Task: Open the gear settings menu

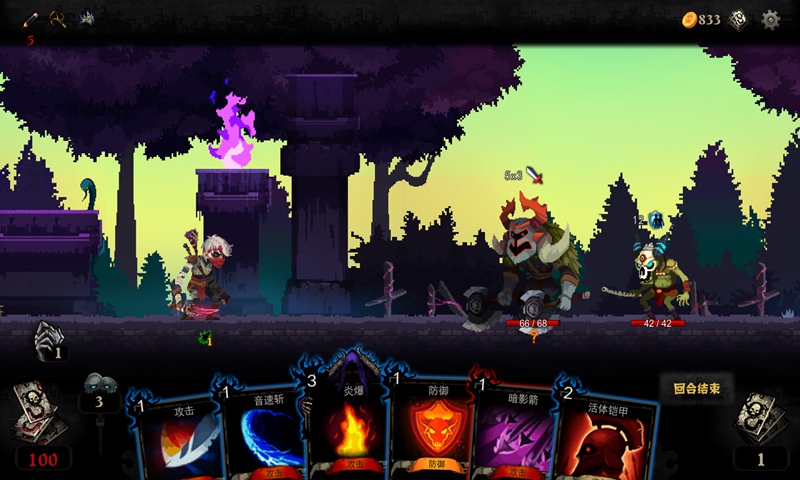Action: pos(770,19)
